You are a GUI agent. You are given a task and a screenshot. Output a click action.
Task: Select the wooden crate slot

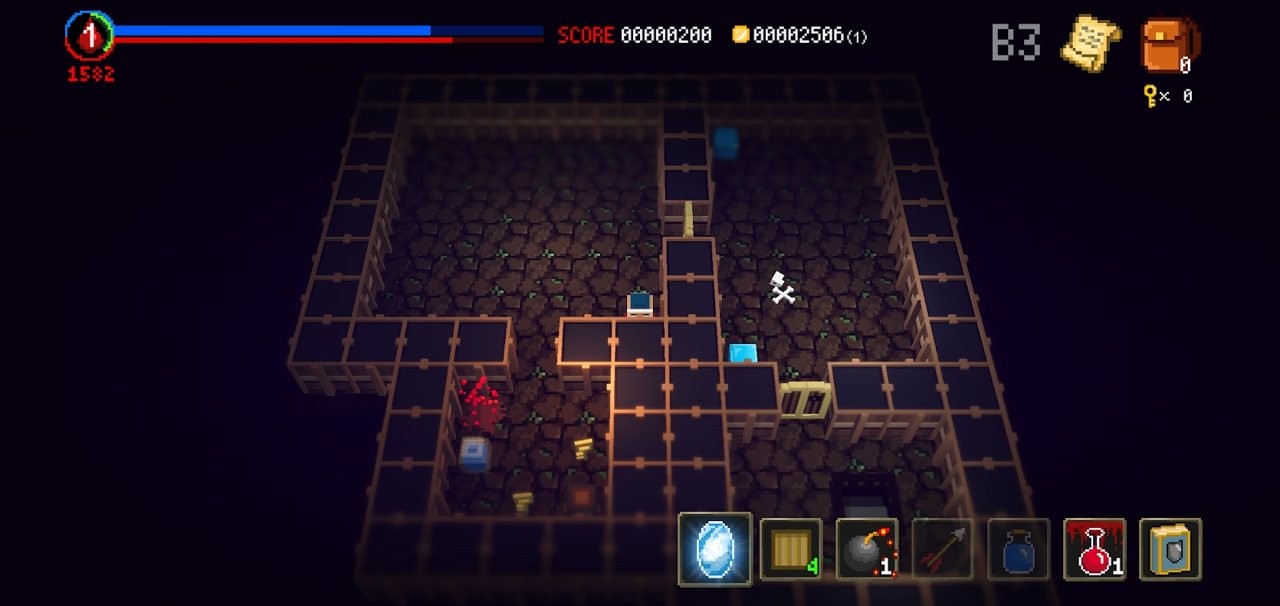[791, 549]
